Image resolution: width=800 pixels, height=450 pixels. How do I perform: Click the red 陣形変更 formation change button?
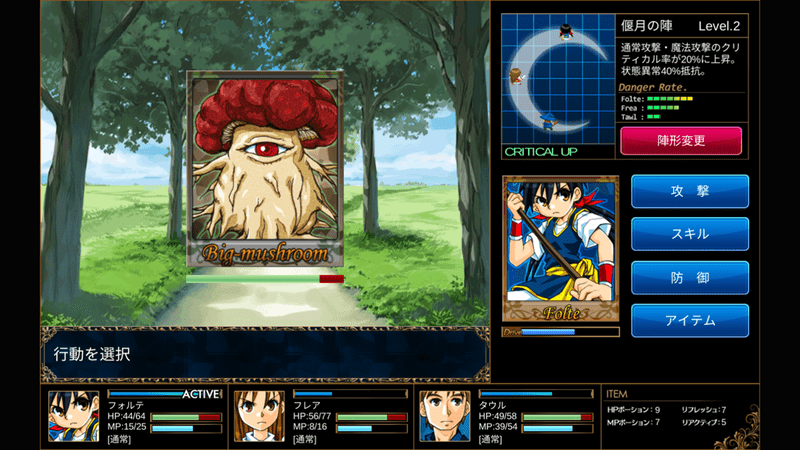[x=681, y=141]
